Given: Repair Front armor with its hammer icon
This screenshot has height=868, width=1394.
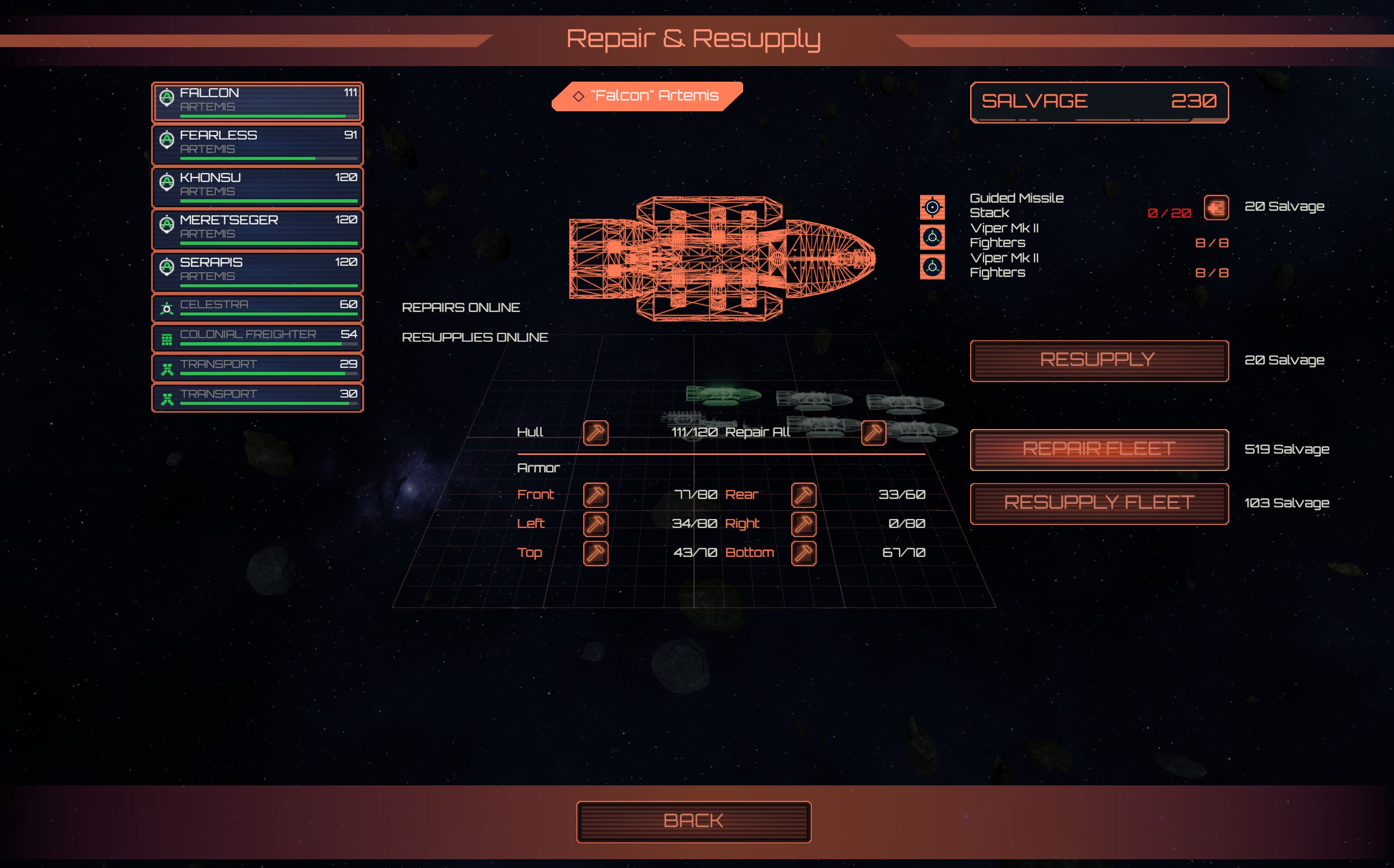Looking at the screenshot, I should point(595,494).
